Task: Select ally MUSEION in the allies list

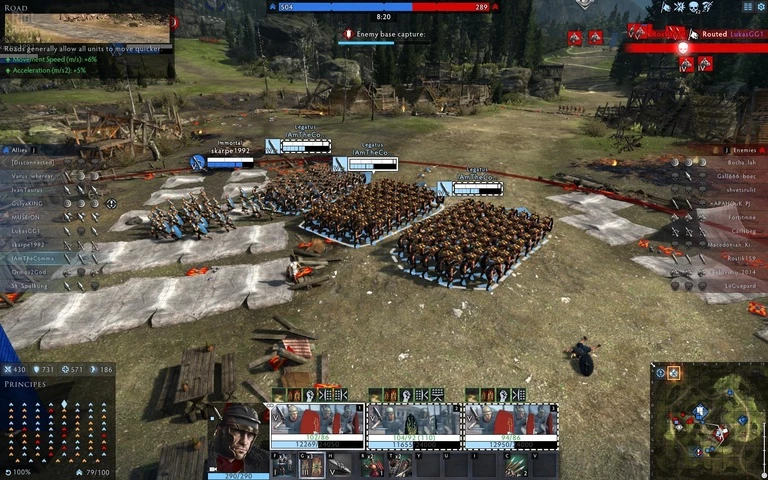Action: (x=28, y=217)
